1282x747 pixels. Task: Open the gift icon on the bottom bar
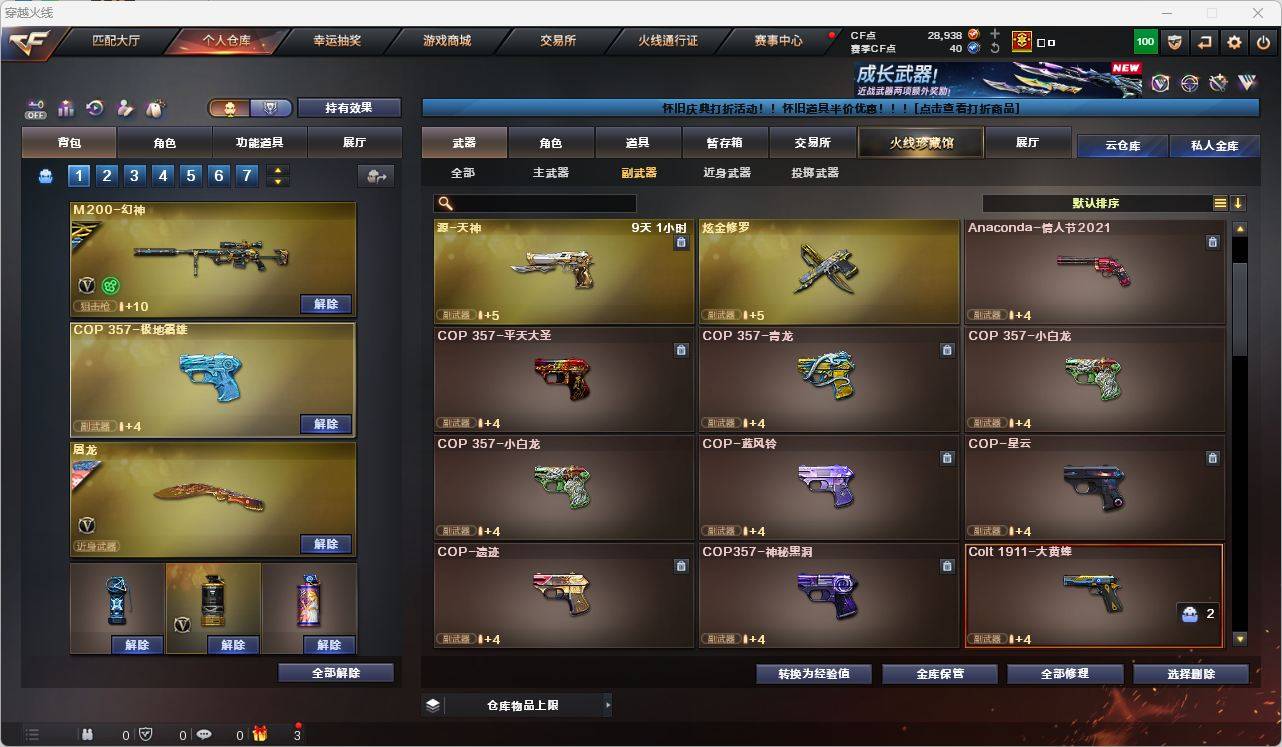point(262,735)
